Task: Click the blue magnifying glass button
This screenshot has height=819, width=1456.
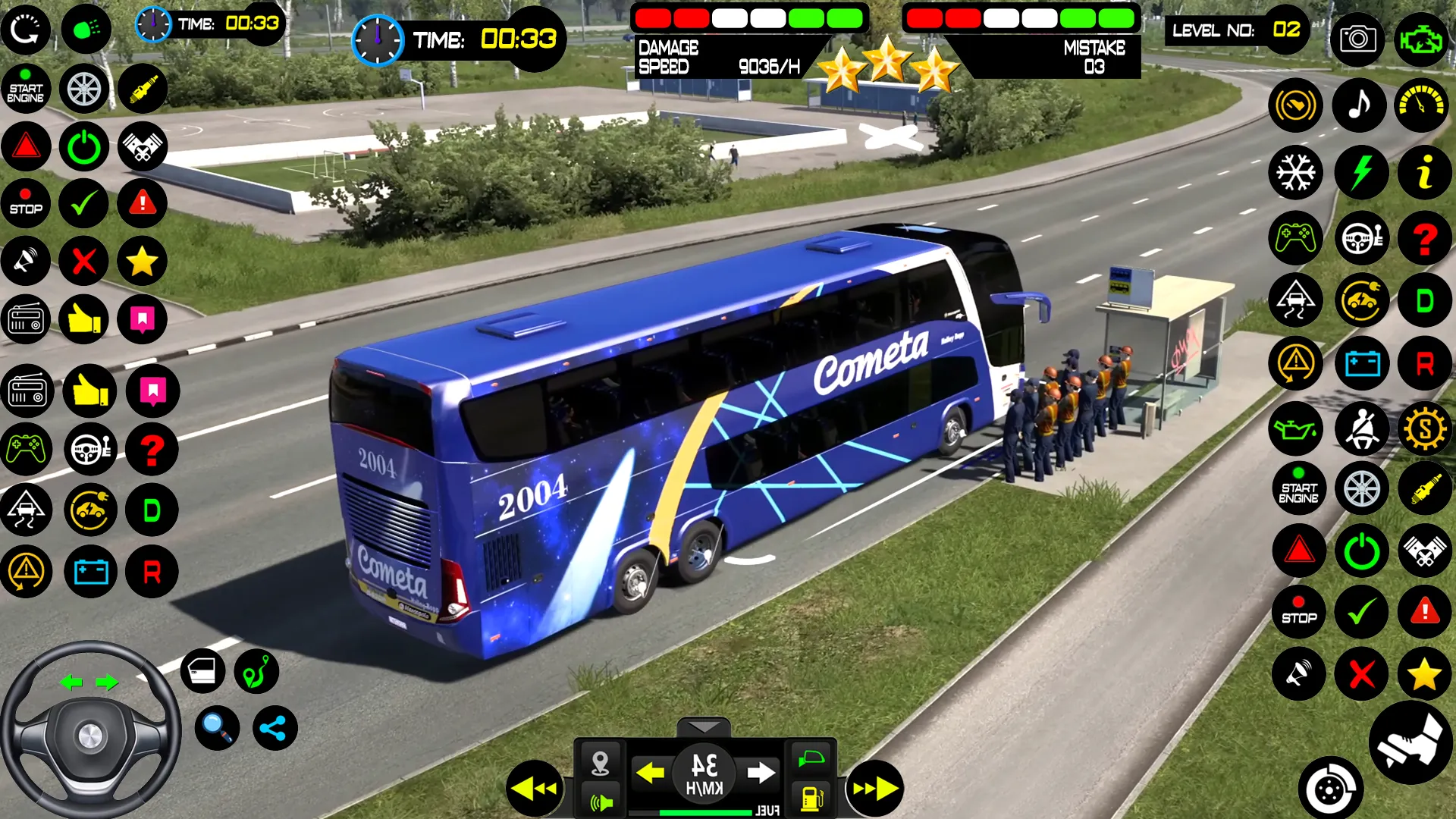Action: [x=217, y=728]
